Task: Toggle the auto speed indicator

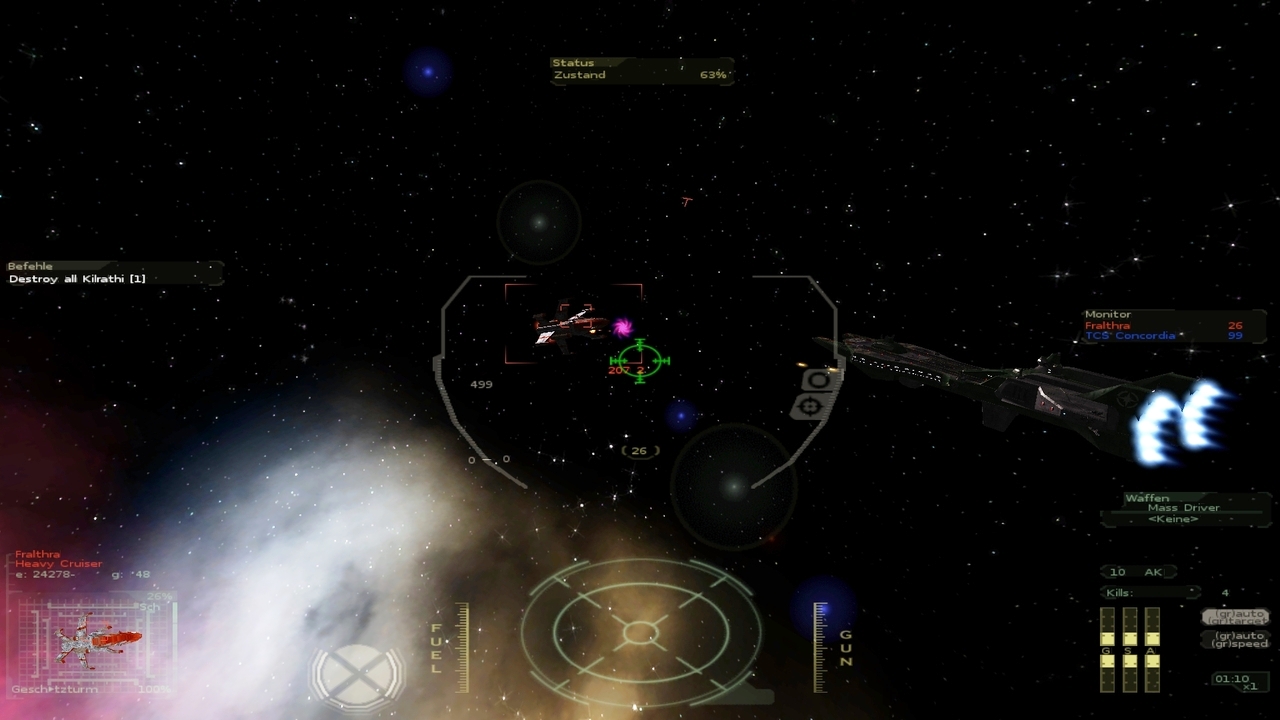Action: [x=1238, y=639]
